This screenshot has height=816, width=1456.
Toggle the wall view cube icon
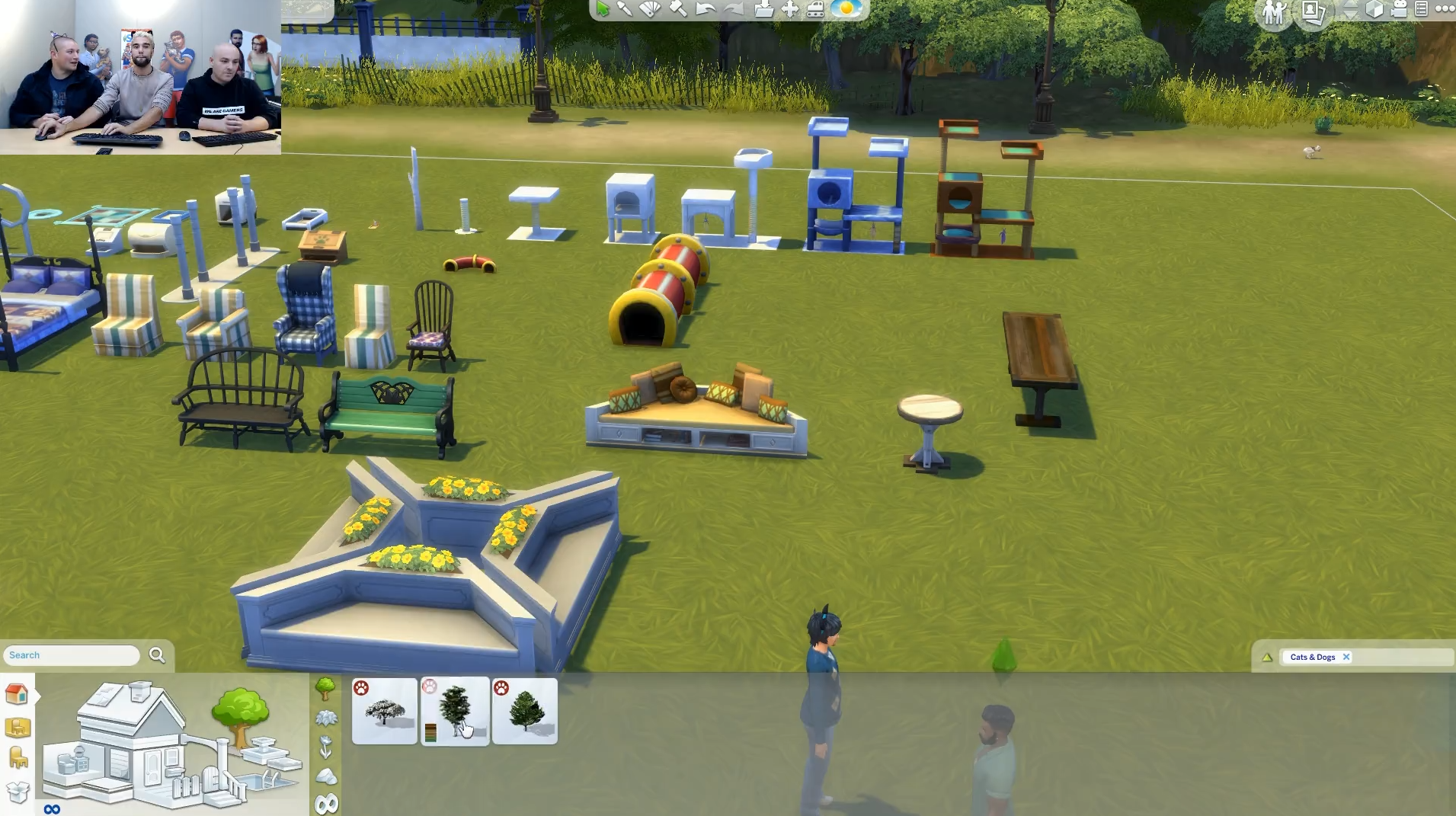click(x=1374, y=9)
